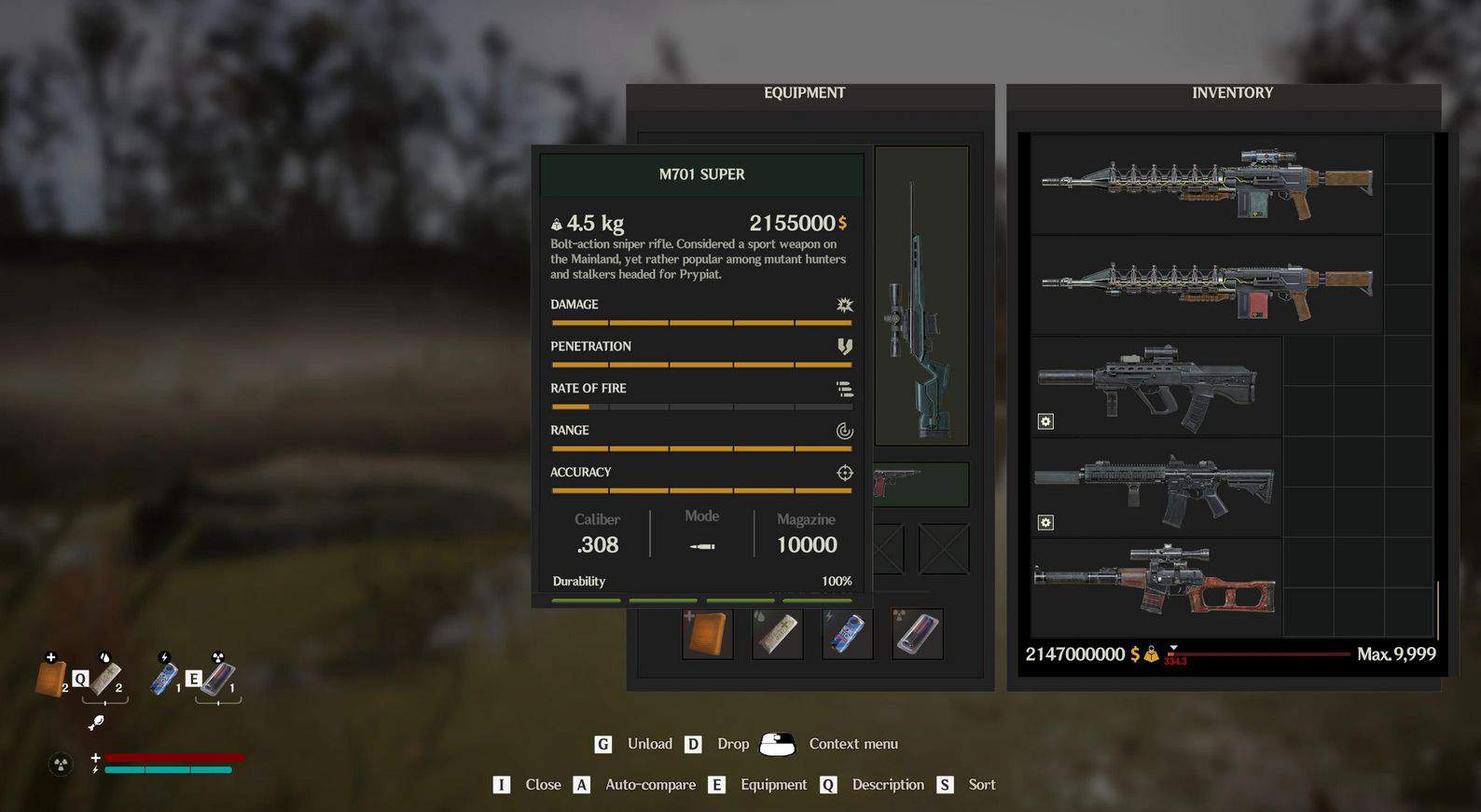Select the equipped pistol slot
This screenshot has height=812, width=1481.
[920, 485]
